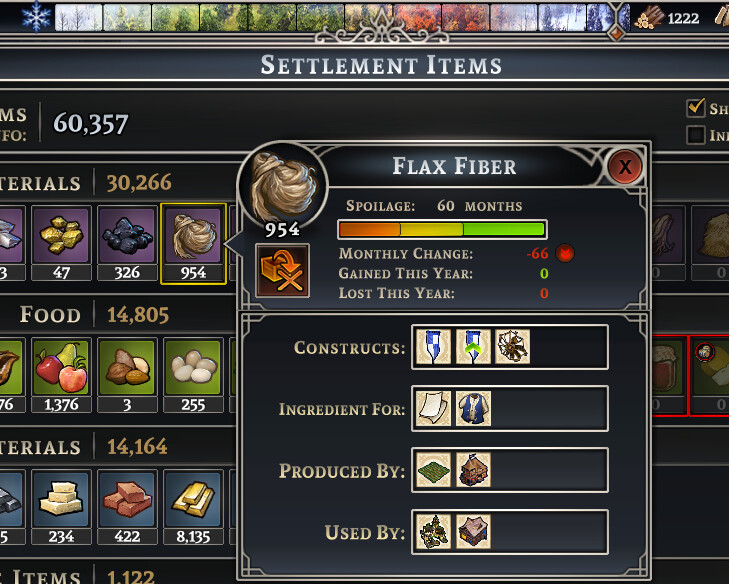
Task: Open the green crop field icon under Produced By
Action: (x=432, y=470)
